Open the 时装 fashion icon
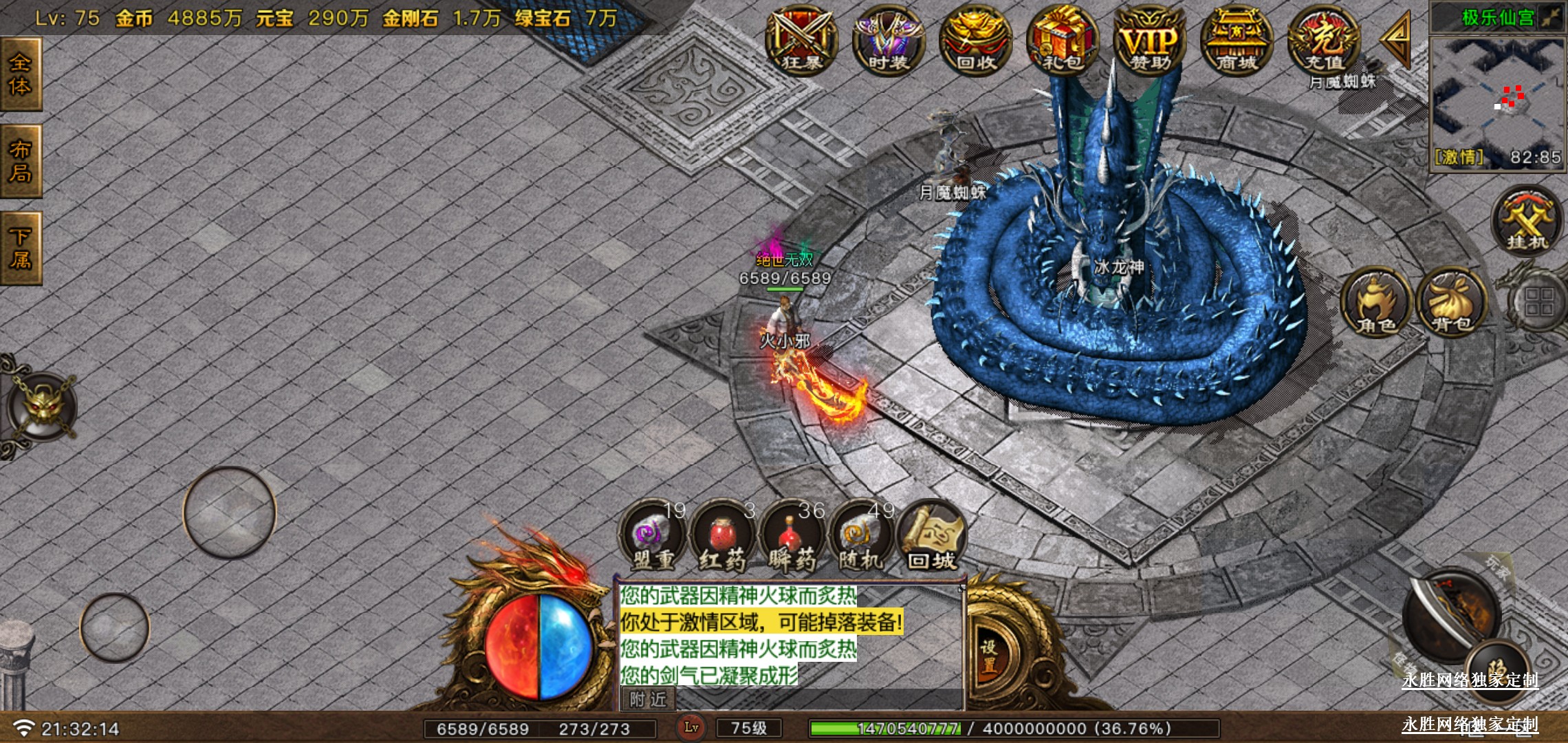The width and height of the screenshot is (1568, 743). (x=888, y=41)
